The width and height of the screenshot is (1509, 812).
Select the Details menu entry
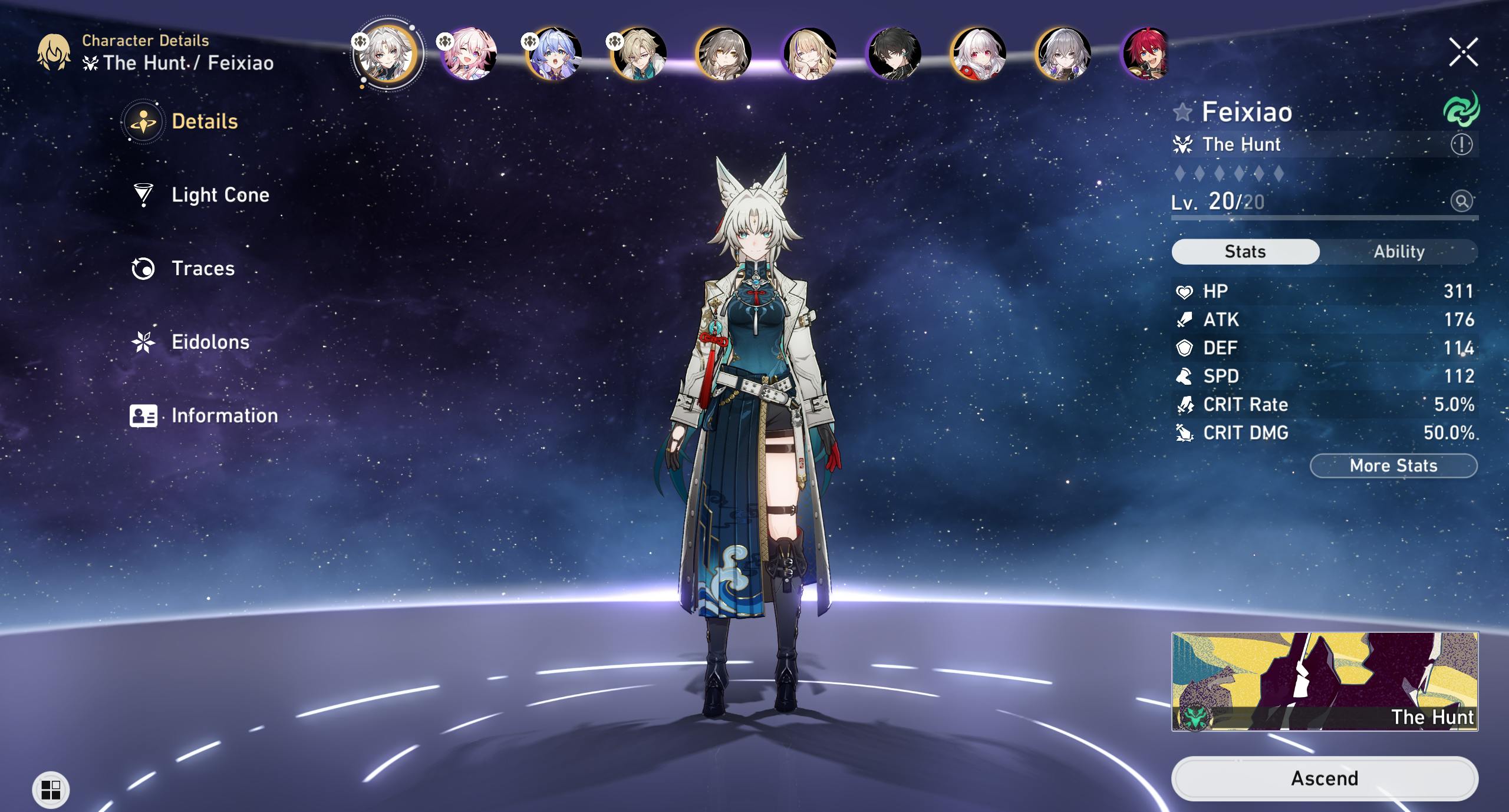click(204, 121)
